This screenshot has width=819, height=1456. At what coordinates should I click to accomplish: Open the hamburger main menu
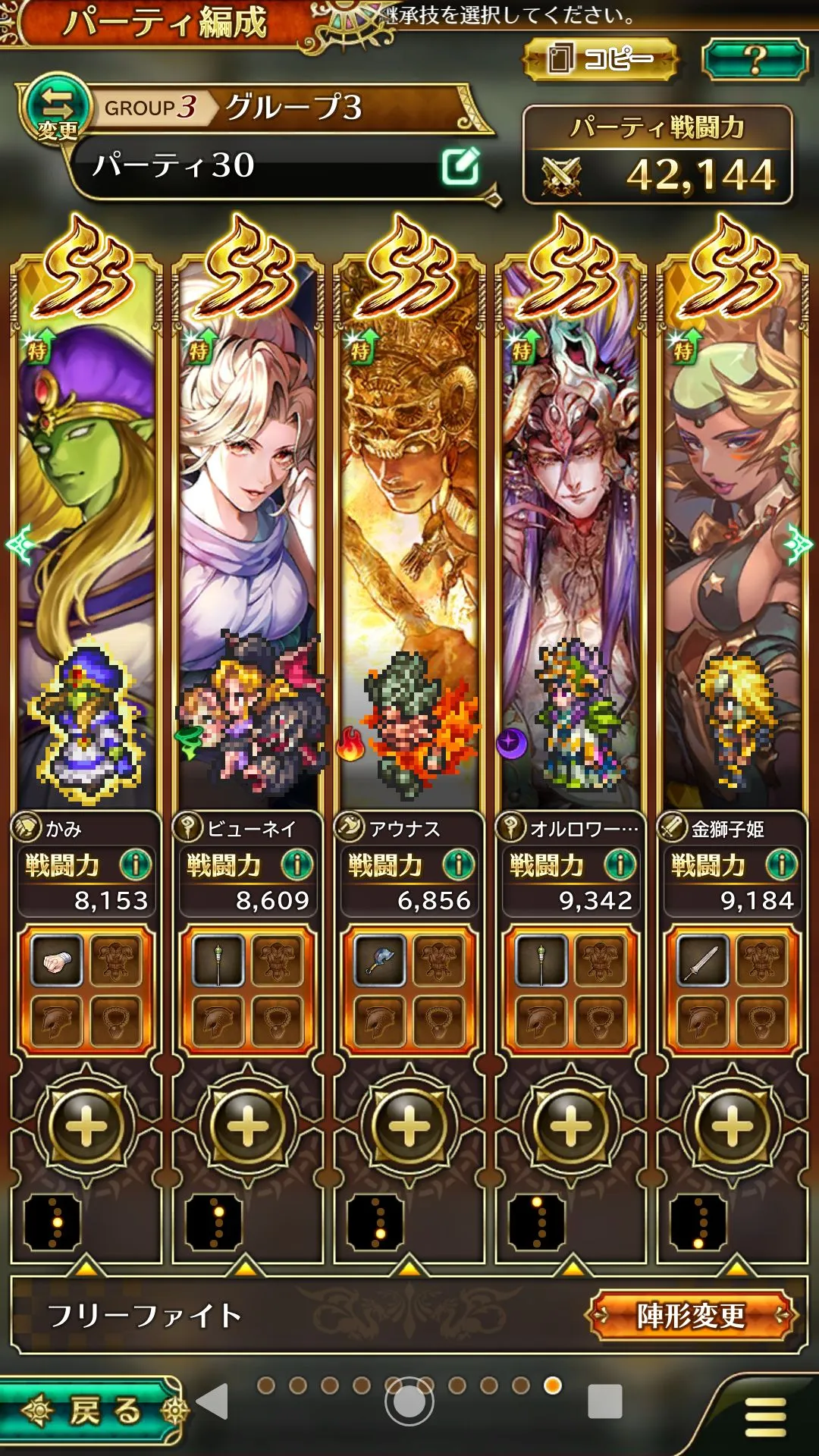tap(764, 1417)
